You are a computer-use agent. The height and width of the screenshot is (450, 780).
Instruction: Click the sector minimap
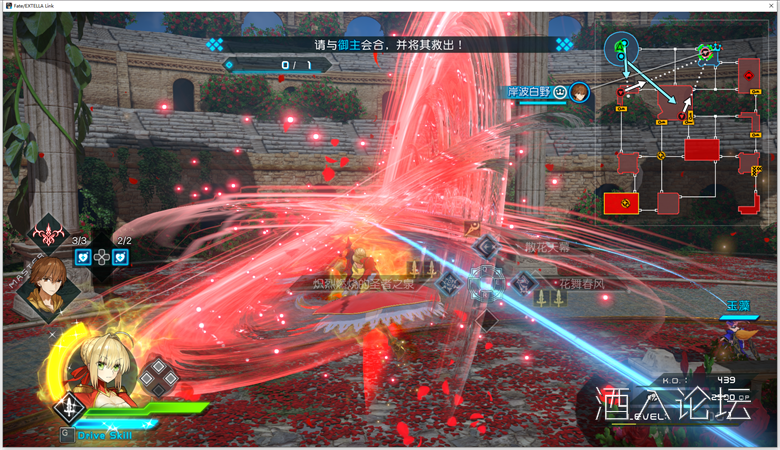pyautogui.click(x=684, y=125)
